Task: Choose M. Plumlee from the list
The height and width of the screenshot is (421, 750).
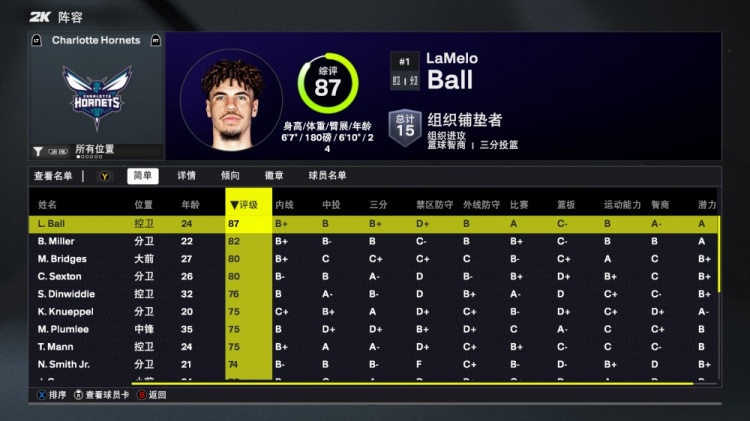Action: (x=62, y=329)
